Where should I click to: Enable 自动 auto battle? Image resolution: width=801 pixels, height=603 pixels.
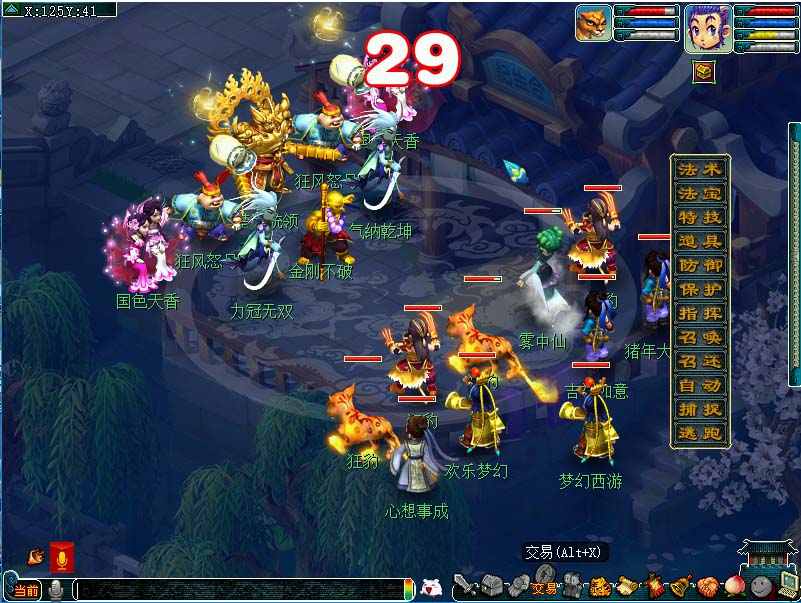[x=699, y=385]
